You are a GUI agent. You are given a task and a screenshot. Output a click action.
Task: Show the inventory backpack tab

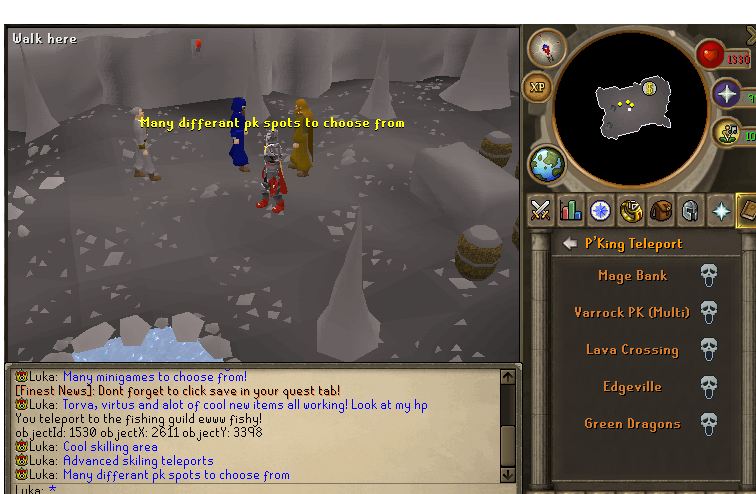pyautogui.click(x=660, y=211)
